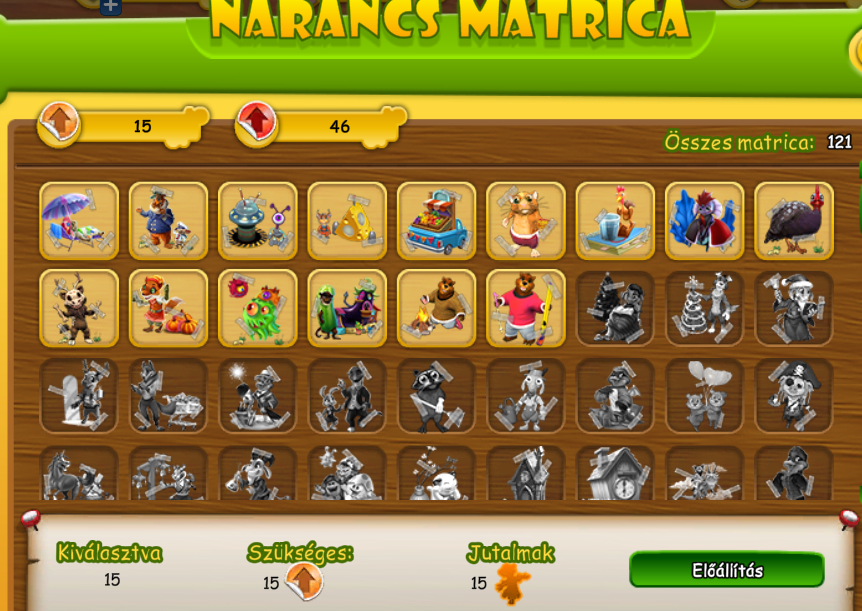
Task: Pick the cheese wedge with mouse sticker
Action: 347,221
